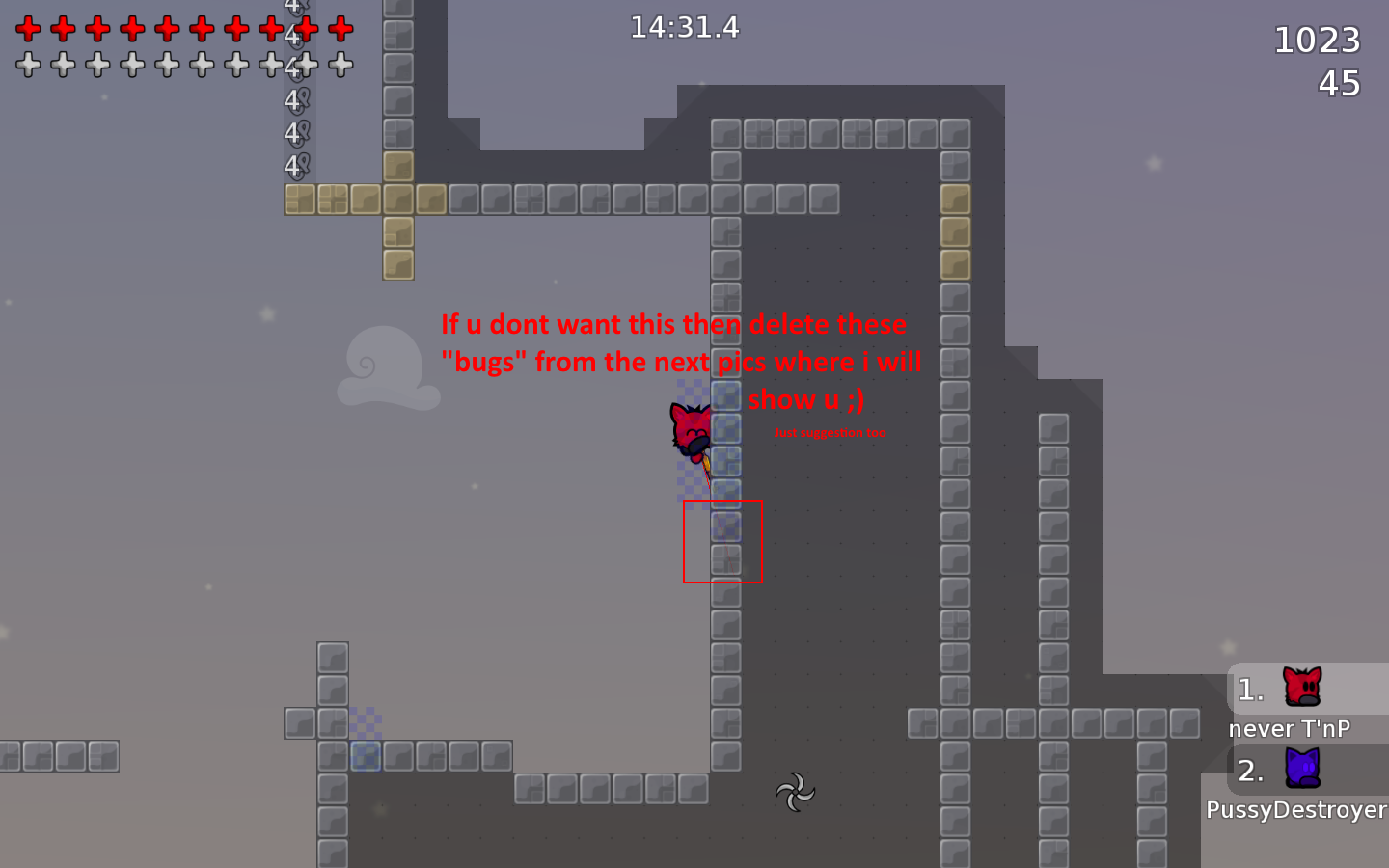
Task: Click the spinning shuriken hazard near the bottom
Action: coord(794,793)
